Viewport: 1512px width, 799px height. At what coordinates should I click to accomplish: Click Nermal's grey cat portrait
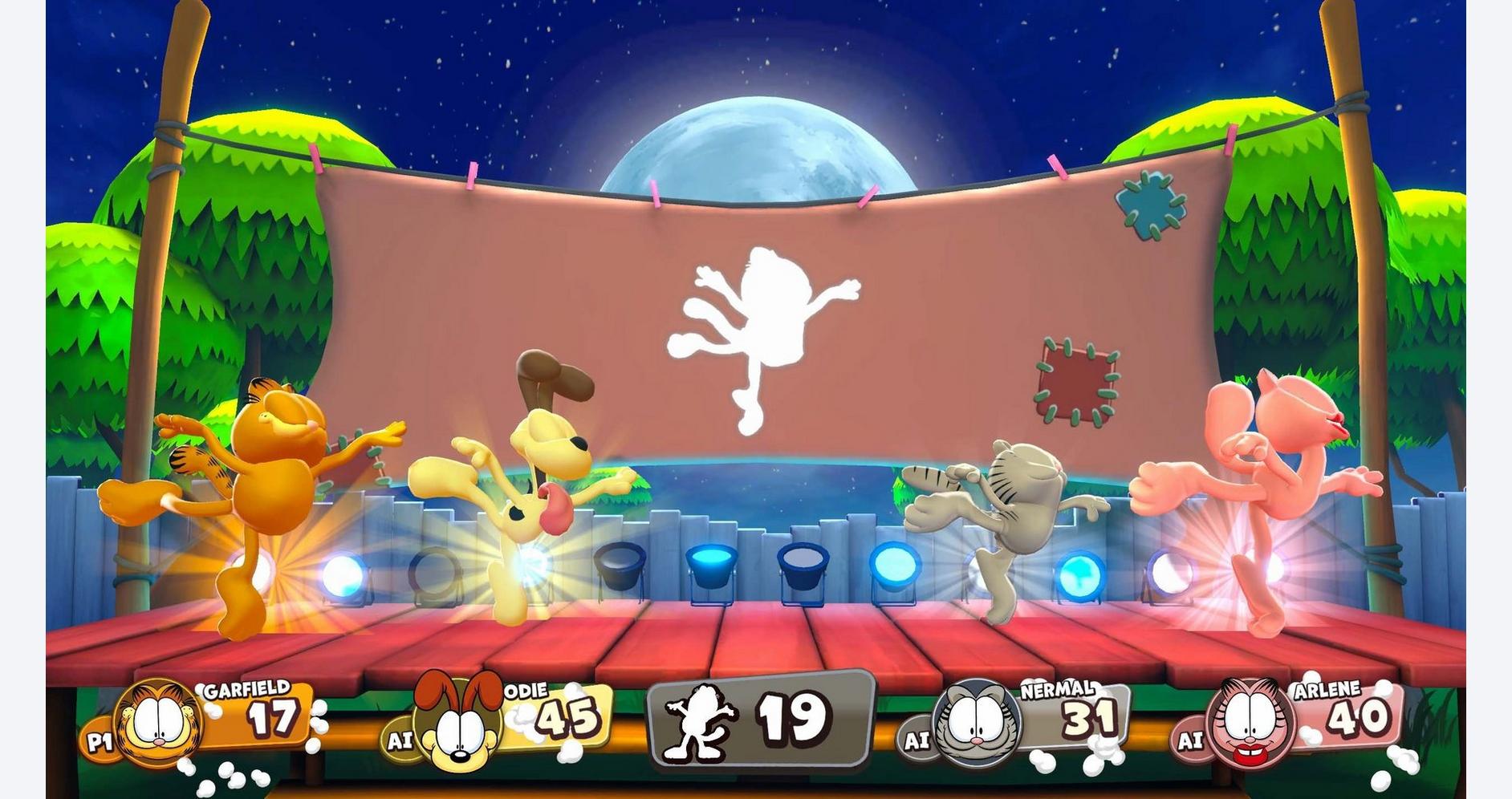977,722
